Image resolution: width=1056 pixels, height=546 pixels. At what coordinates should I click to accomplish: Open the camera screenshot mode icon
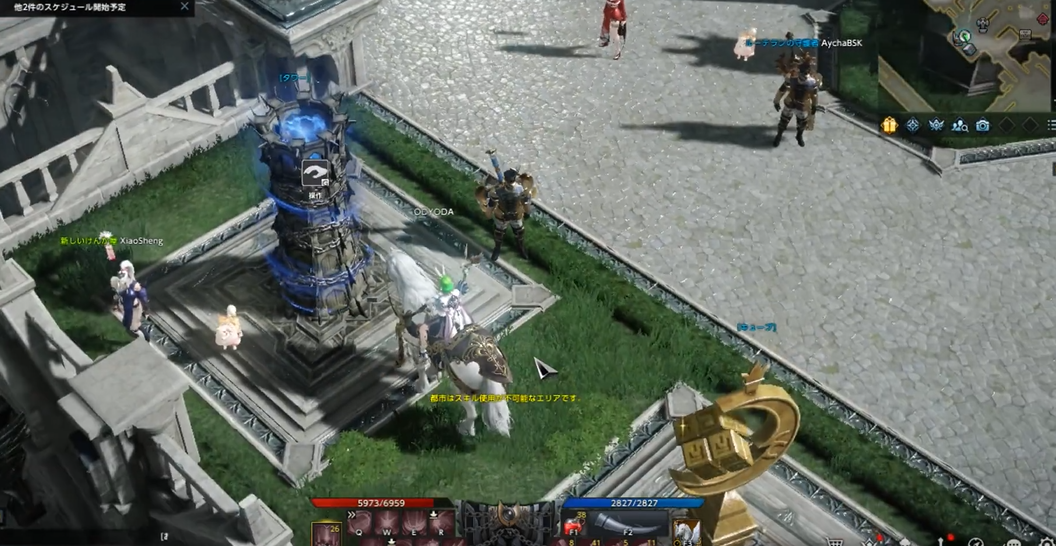[x=983, y=125]
